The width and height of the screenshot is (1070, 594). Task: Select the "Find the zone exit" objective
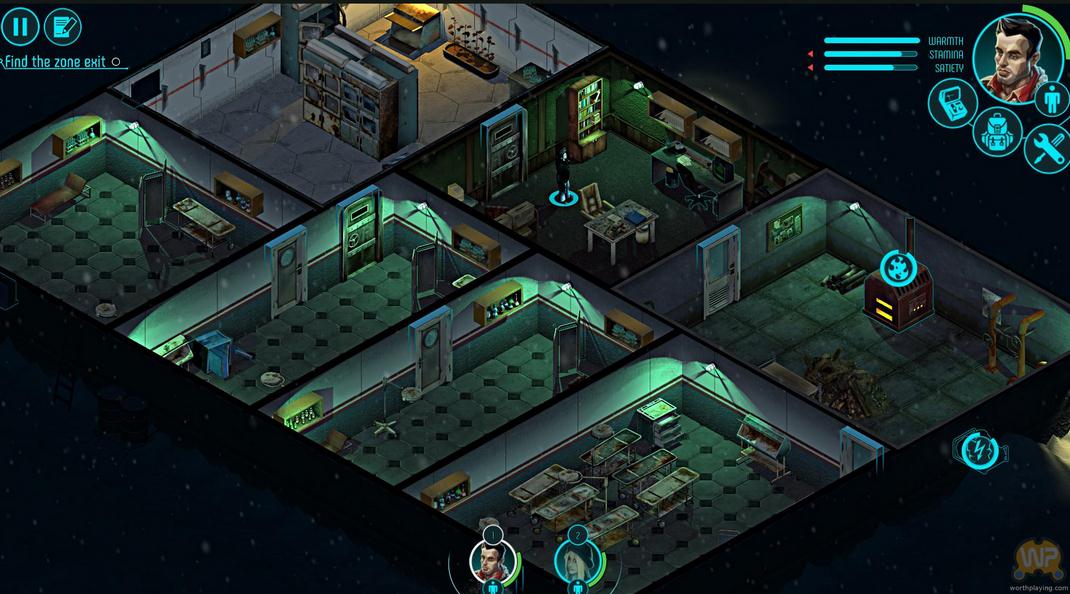pos(56,62)
